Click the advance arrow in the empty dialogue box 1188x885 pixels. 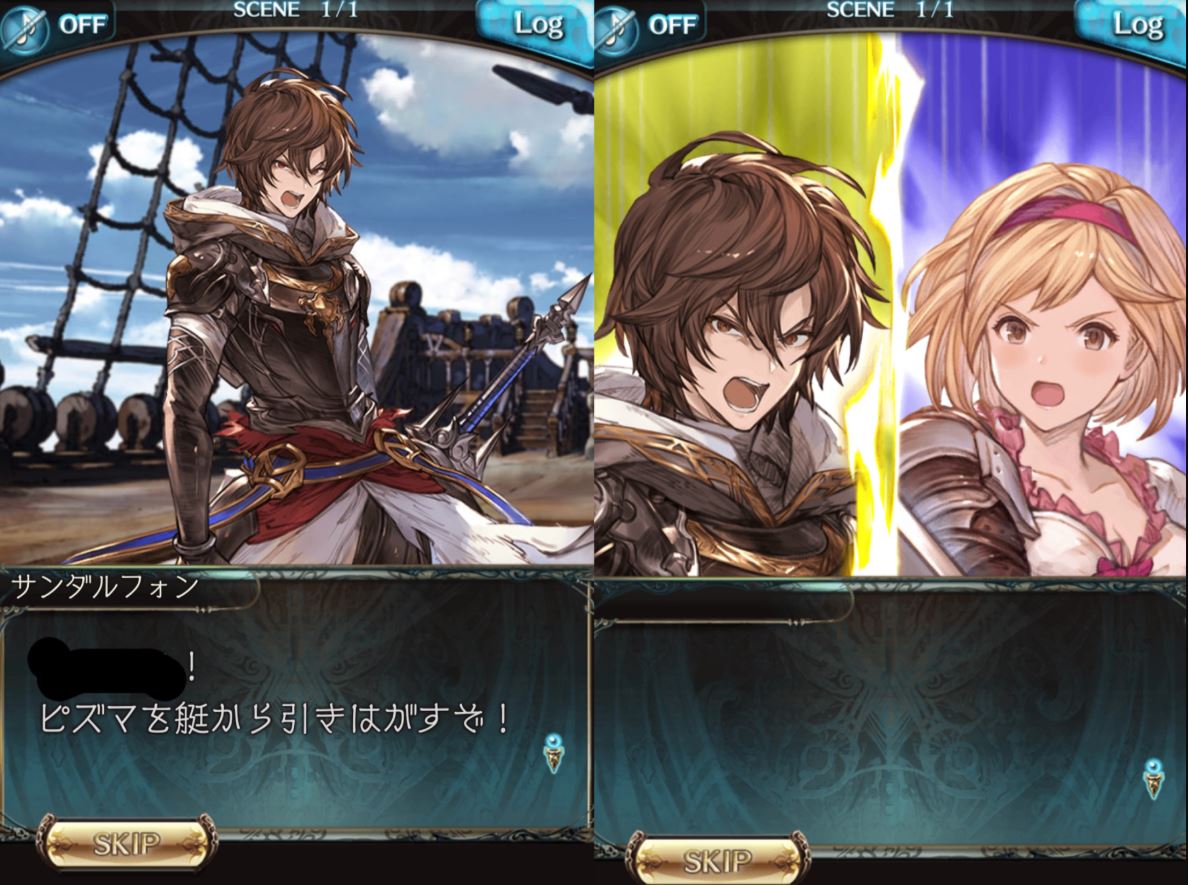[x=1154, y=778]
